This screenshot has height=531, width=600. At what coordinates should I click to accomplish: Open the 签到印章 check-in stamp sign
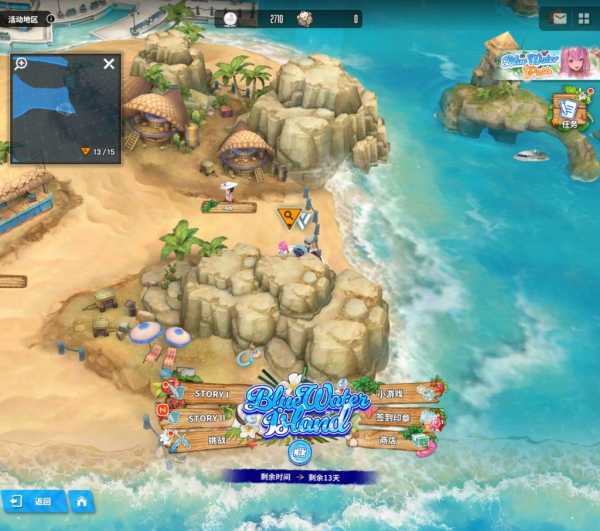[x=390, y=416]
